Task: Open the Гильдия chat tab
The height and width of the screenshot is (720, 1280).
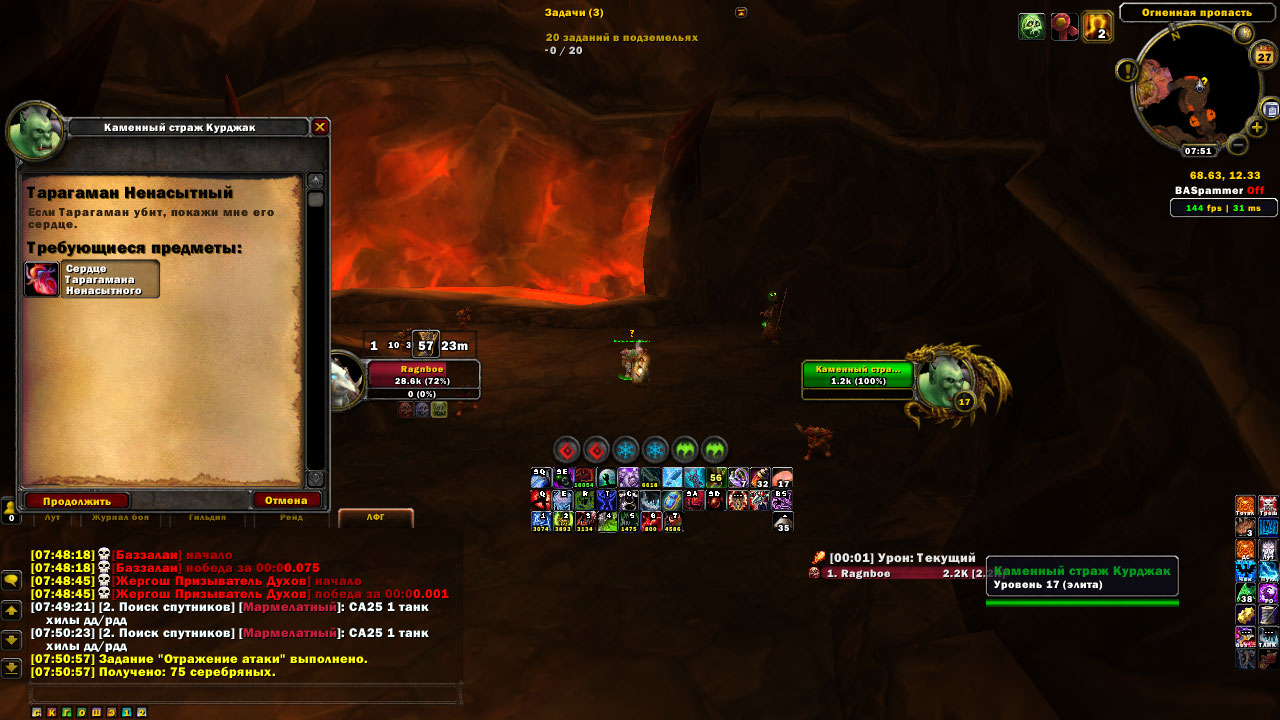Action: [207, 518]
